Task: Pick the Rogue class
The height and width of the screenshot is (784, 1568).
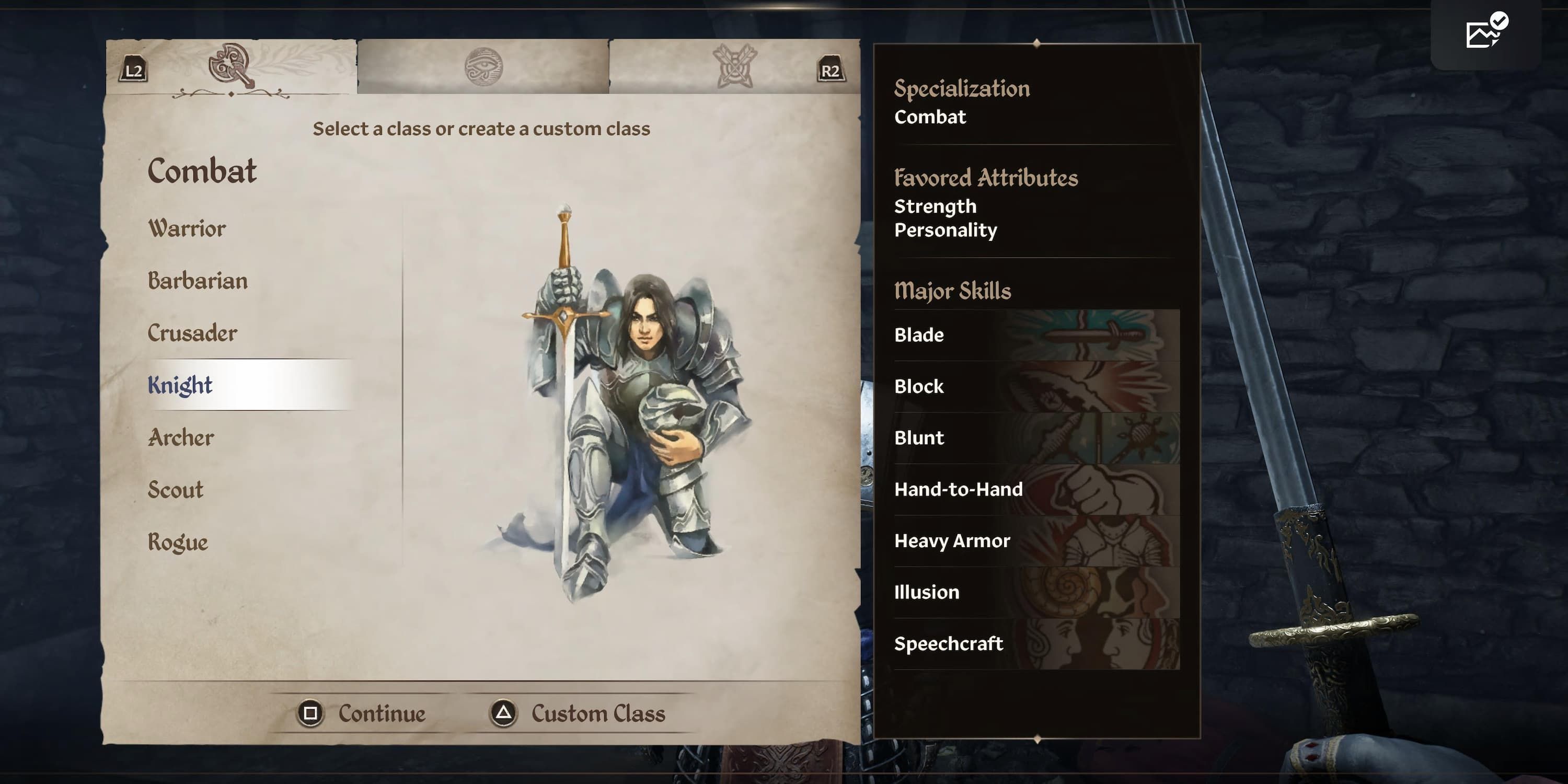Action: (178, 543)
